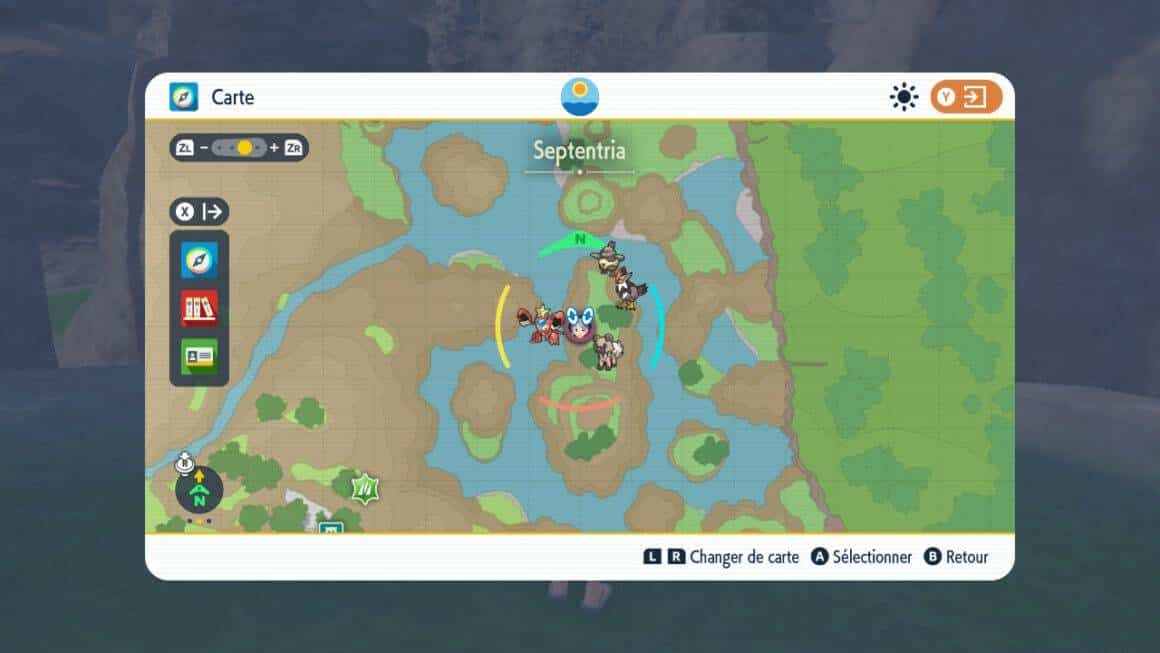Zoom in with the plus sign

tap(274, 148)
